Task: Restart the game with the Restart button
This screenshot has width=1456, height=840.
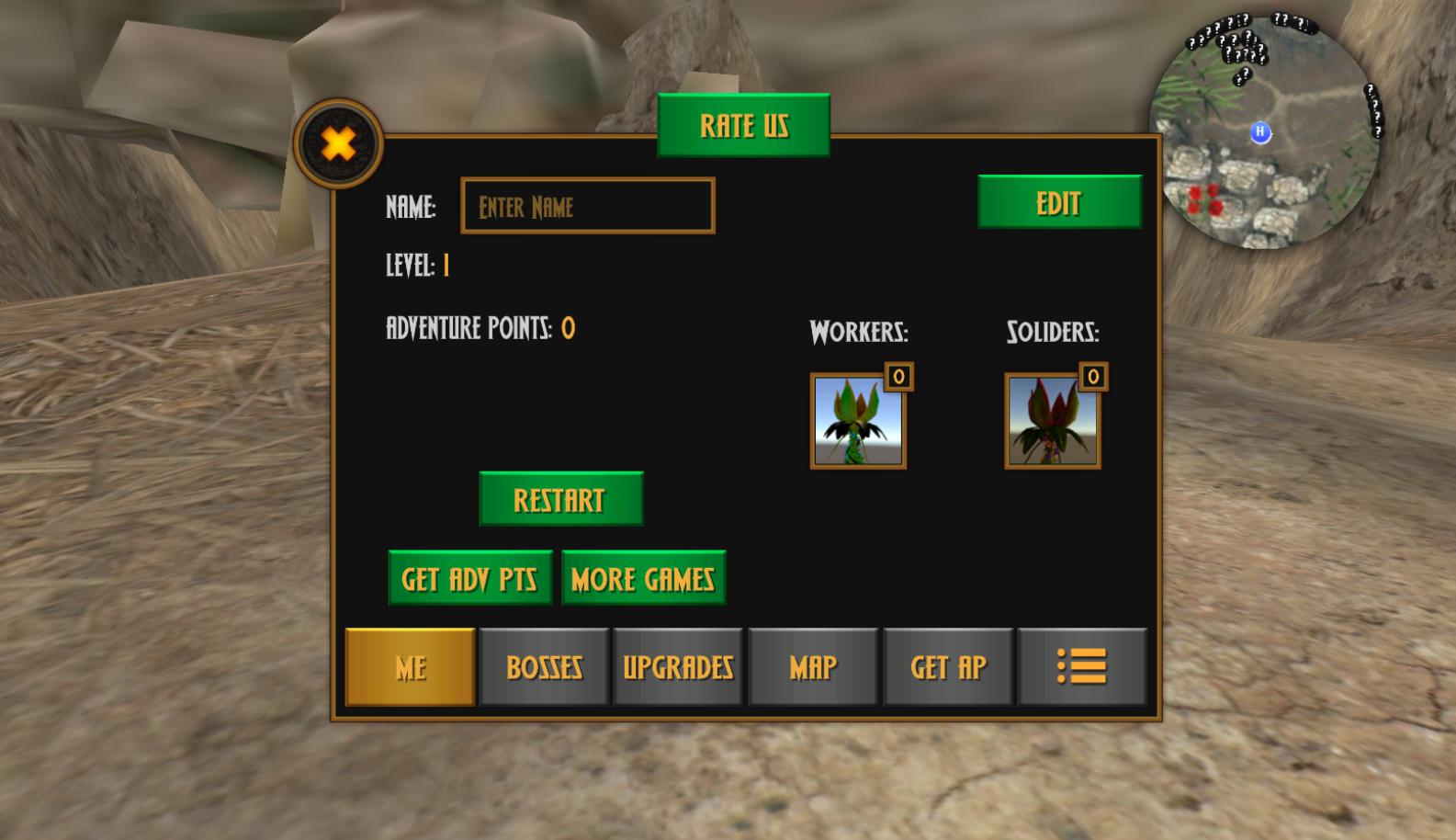Action: click(560, 499)
